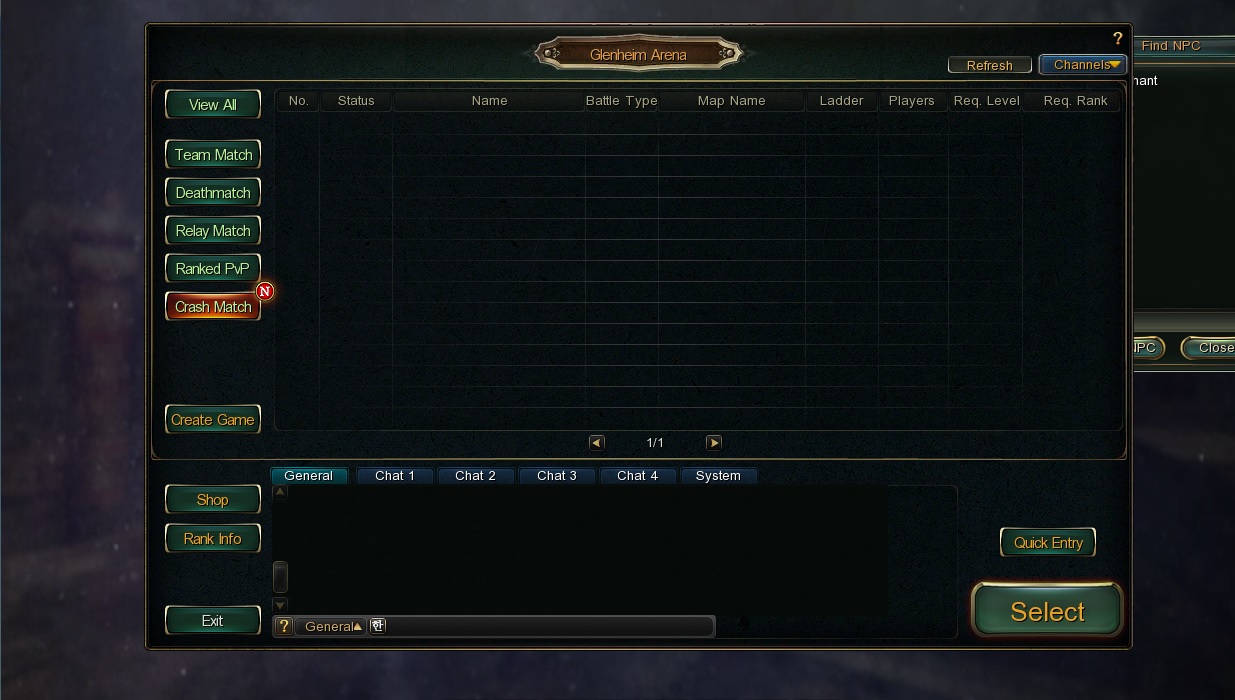Open the arena Shop
The width and height of the screenshot is (1235, 700).
(x=212, y=499)
